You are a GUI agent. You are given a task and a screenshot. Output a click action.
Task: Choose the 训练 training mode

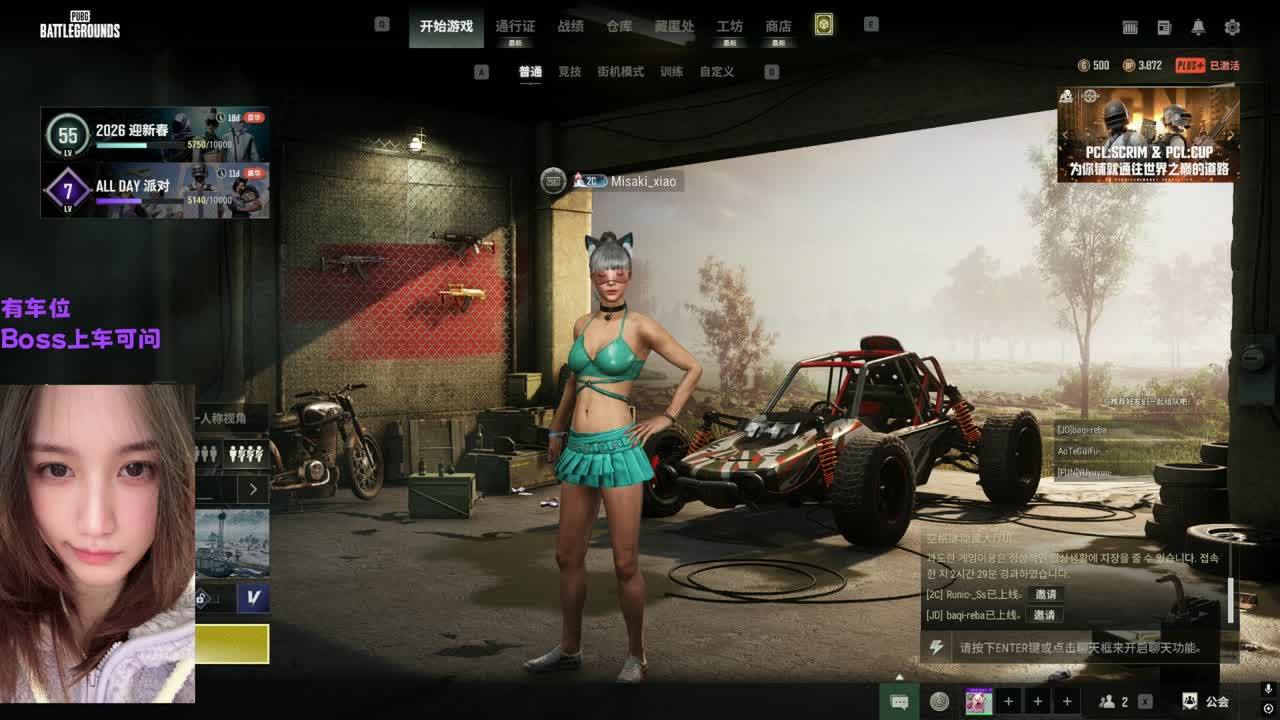[x=672, y=72]
